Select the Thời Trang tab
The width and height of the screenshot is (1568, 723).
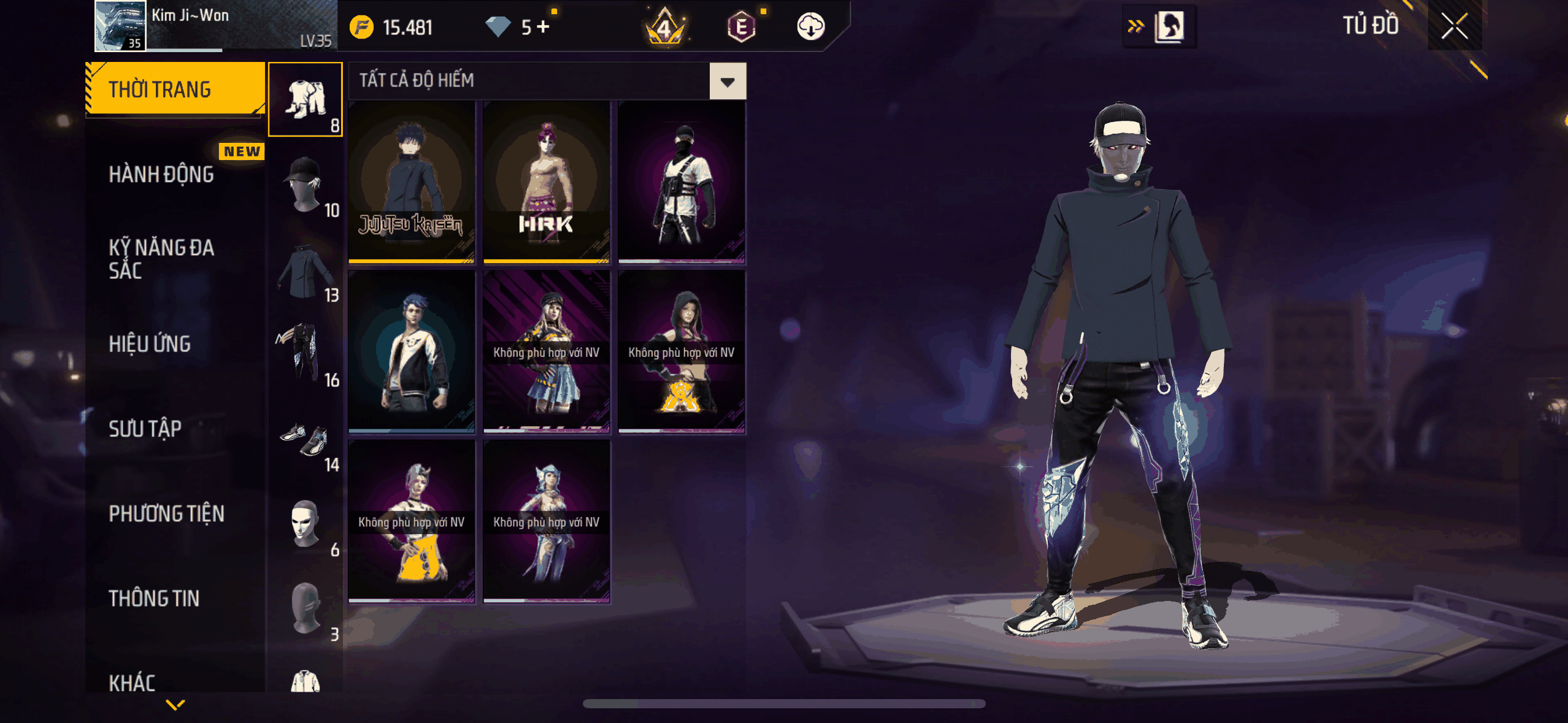[160, 90]
